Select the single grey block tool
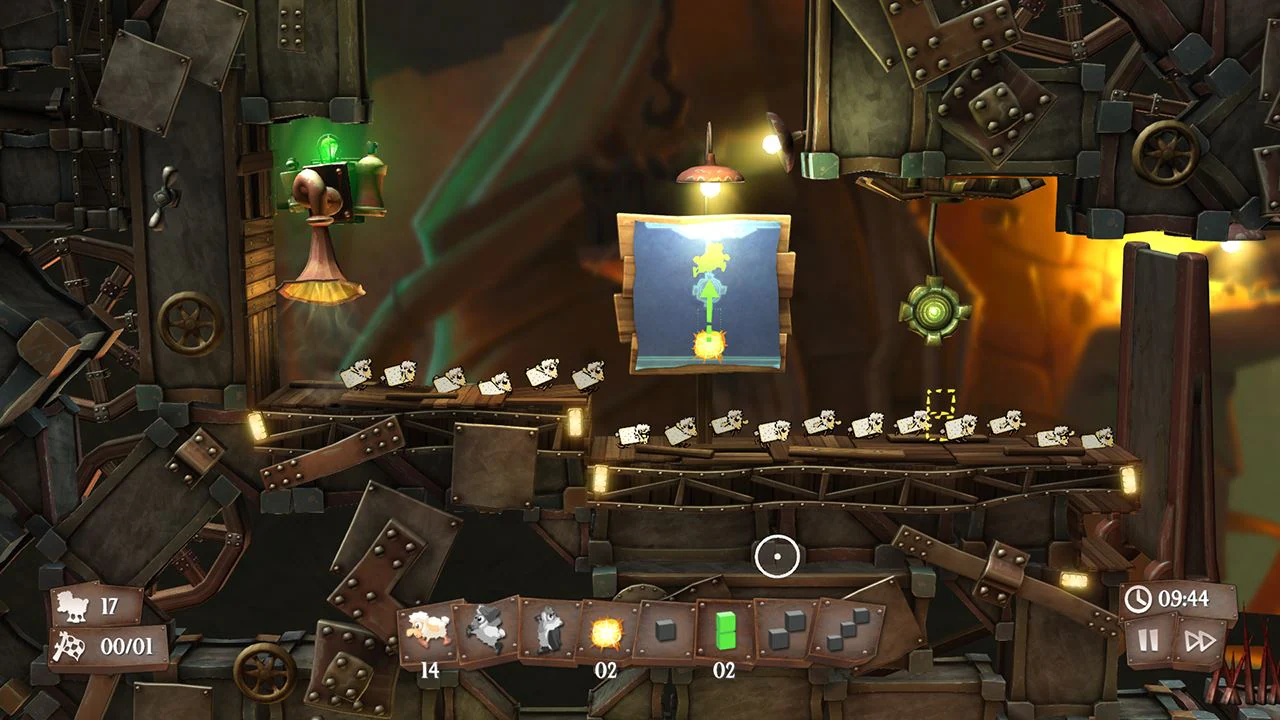Screen dimensions: 1280x720 tap(666, 628)
